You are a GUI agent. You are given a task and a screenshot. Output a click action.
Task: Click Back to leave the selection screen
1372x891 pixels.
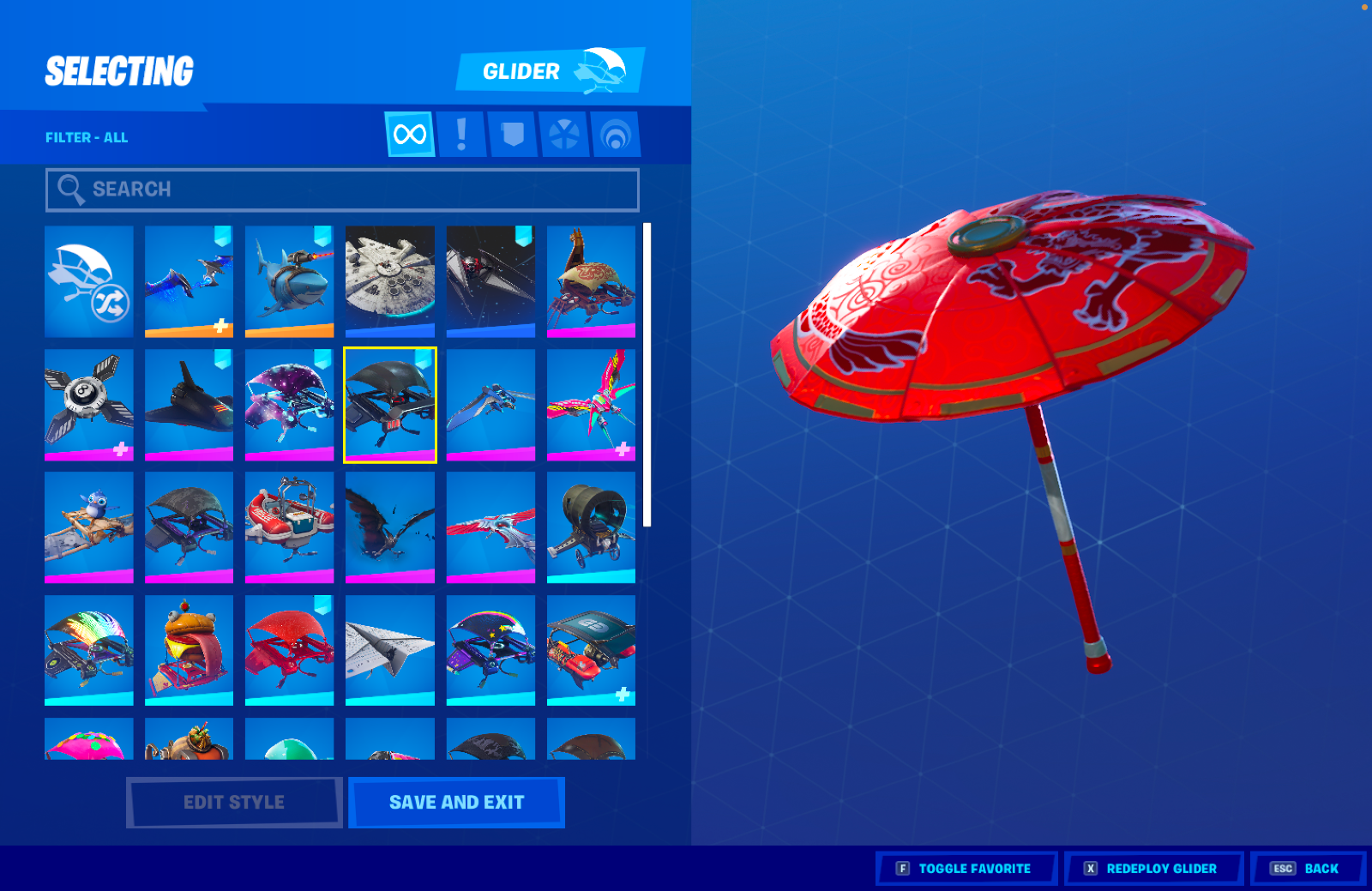[1306, 868]
